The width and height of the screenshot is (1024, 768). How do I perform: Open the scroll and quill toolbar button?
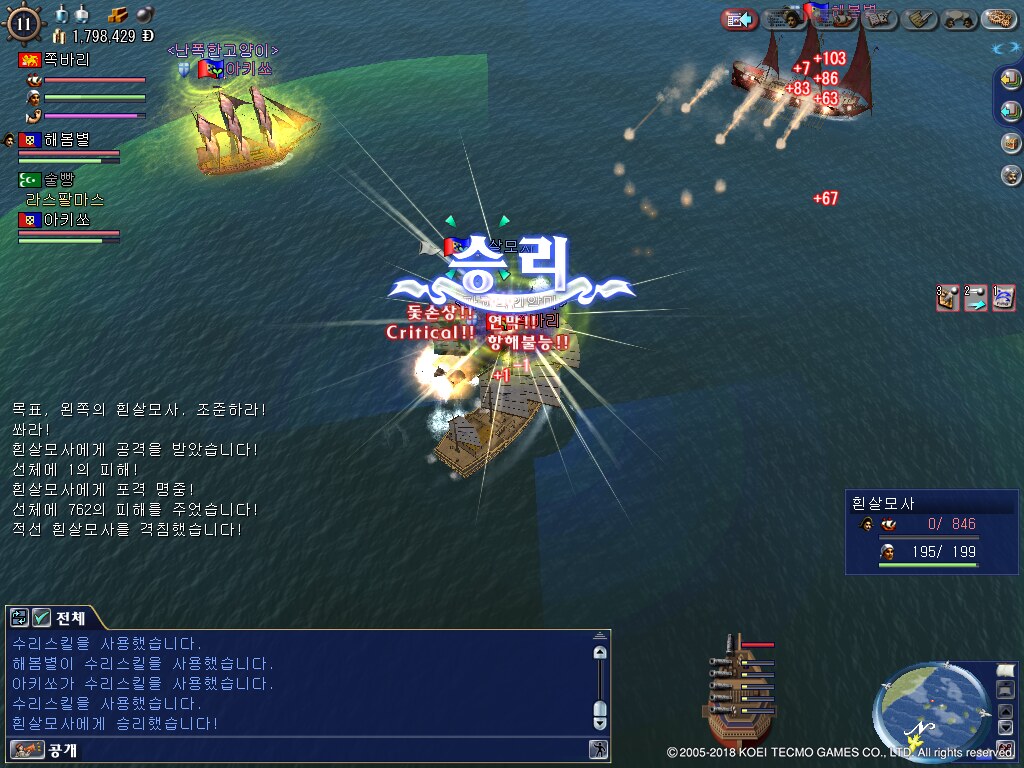click(921, 19)
